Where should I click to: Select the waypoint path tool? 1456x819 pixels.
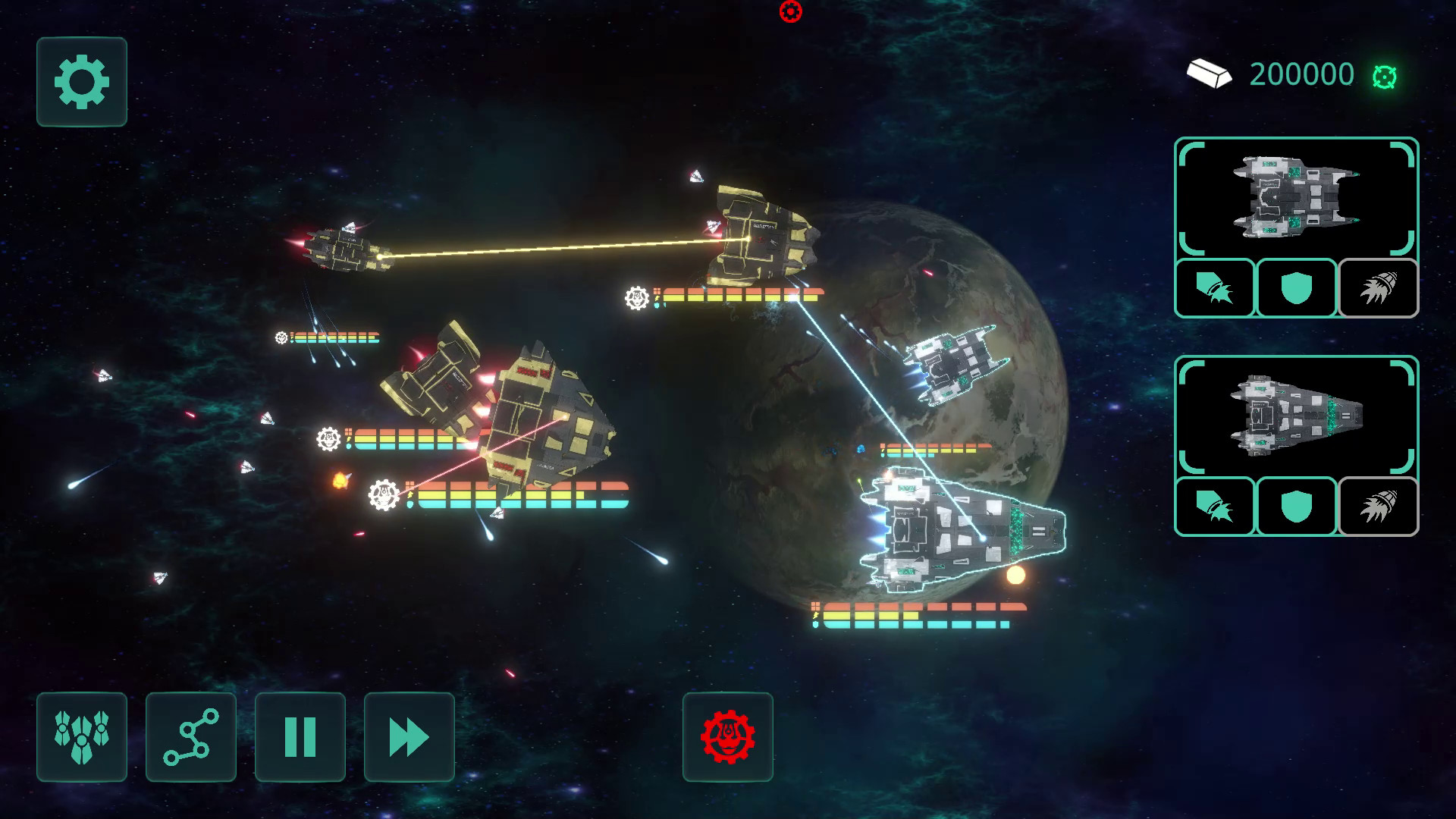[x=190, y=737]
